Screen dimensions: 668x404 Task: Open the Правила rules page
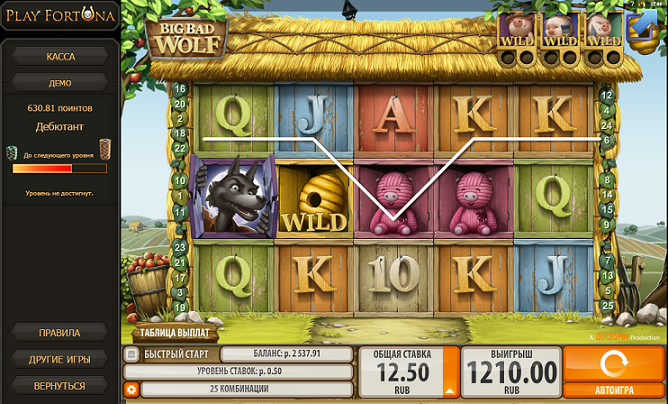tap(60, 332)
